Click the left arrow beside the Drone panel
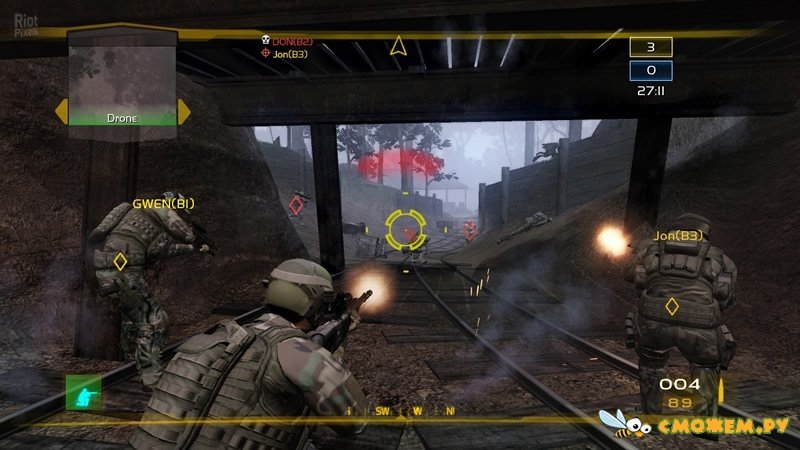800x450 pixels. 60,112
